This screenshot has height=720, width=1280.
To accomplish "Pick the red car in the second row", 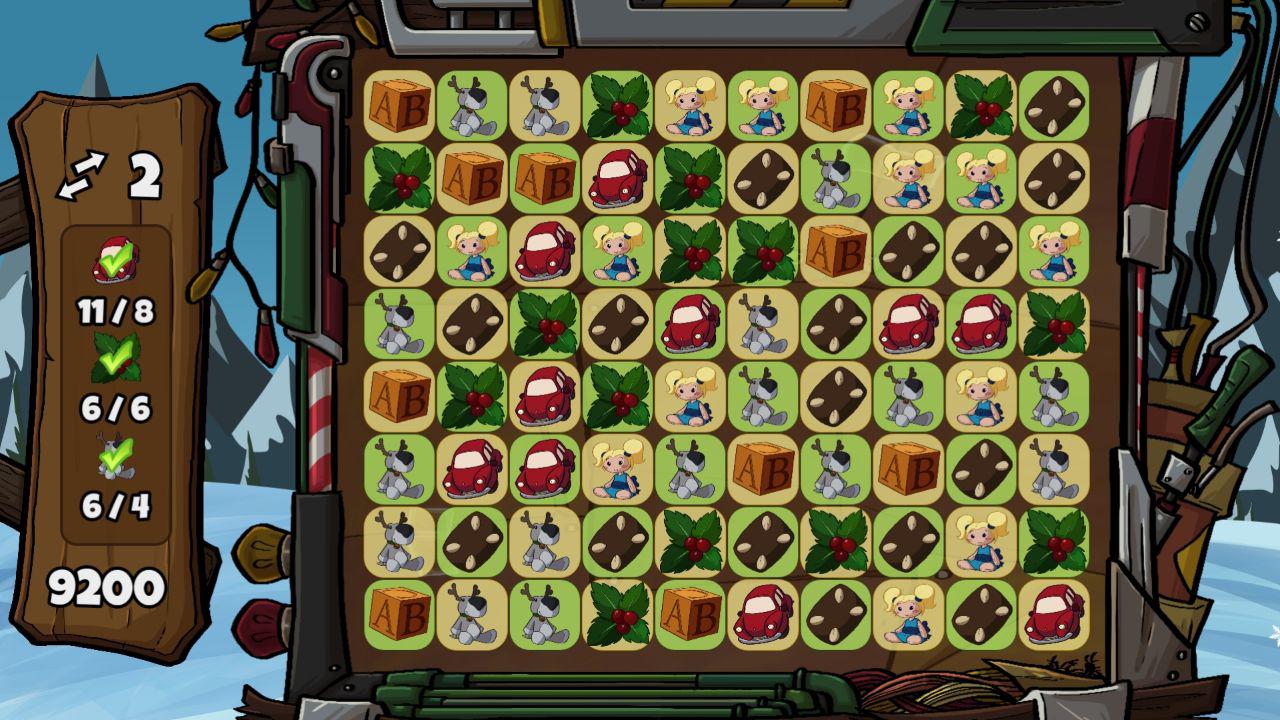I will pos(617,178).
